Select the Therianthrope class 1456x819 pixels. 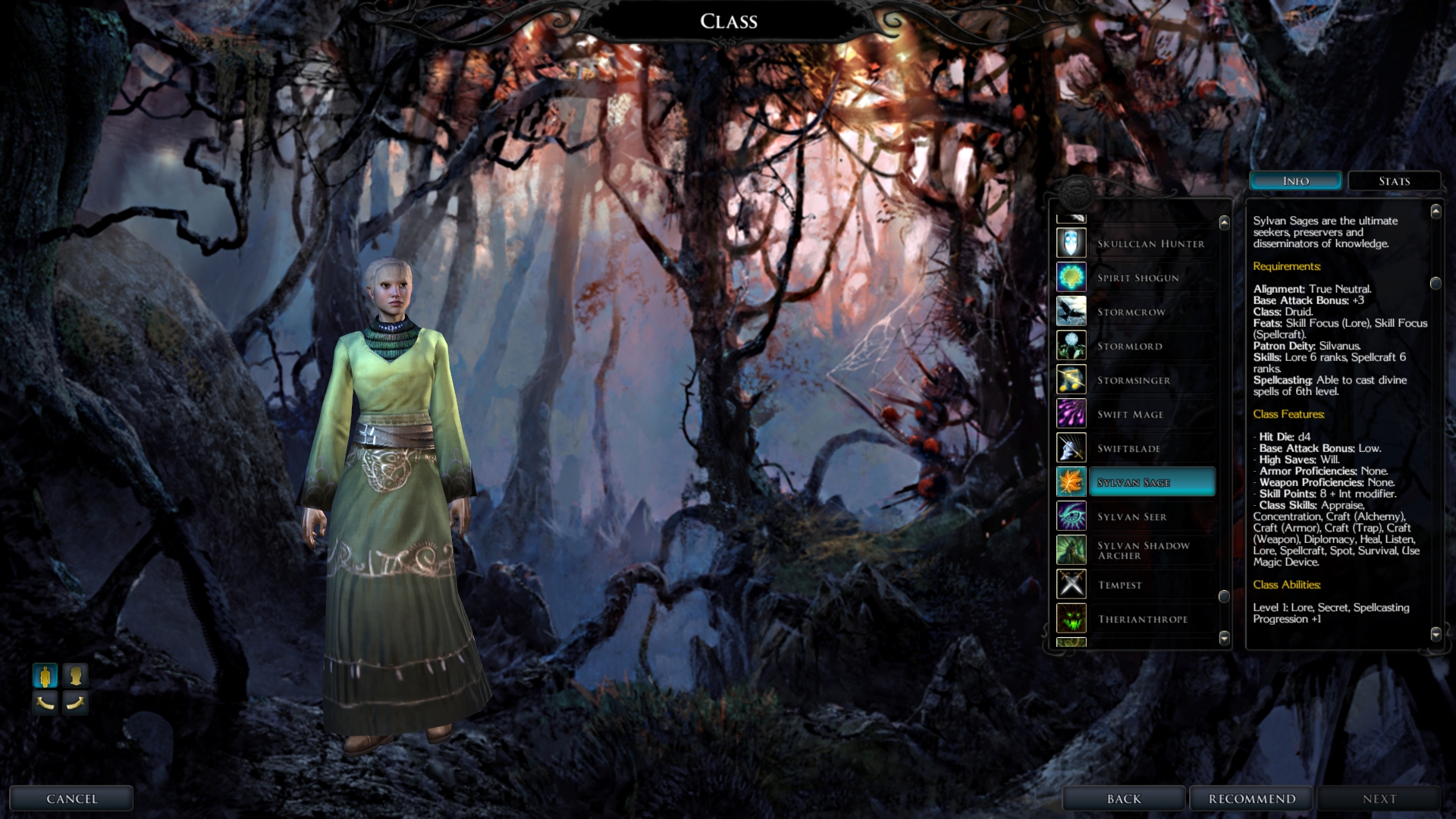[1142, 619]
